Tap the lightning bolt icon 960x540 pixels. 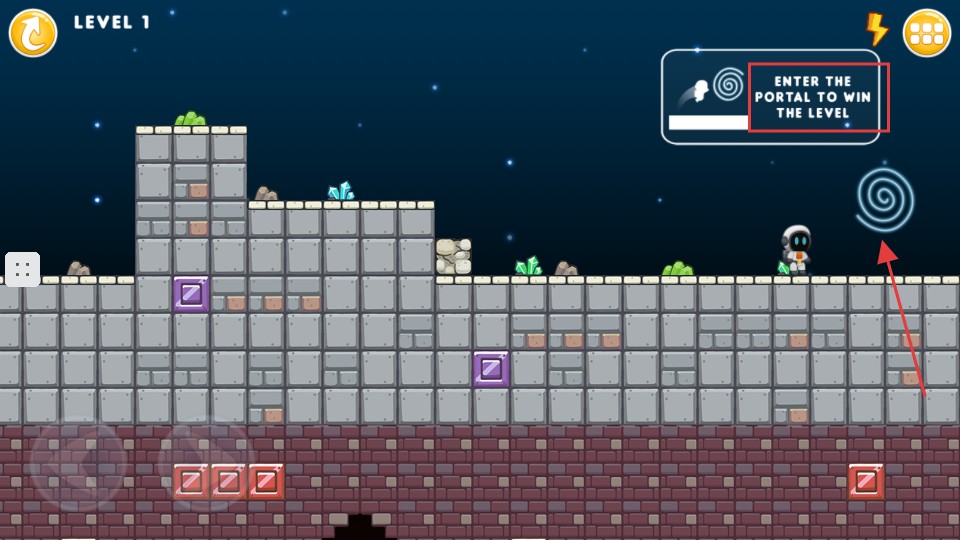click(x=876, y=29)
